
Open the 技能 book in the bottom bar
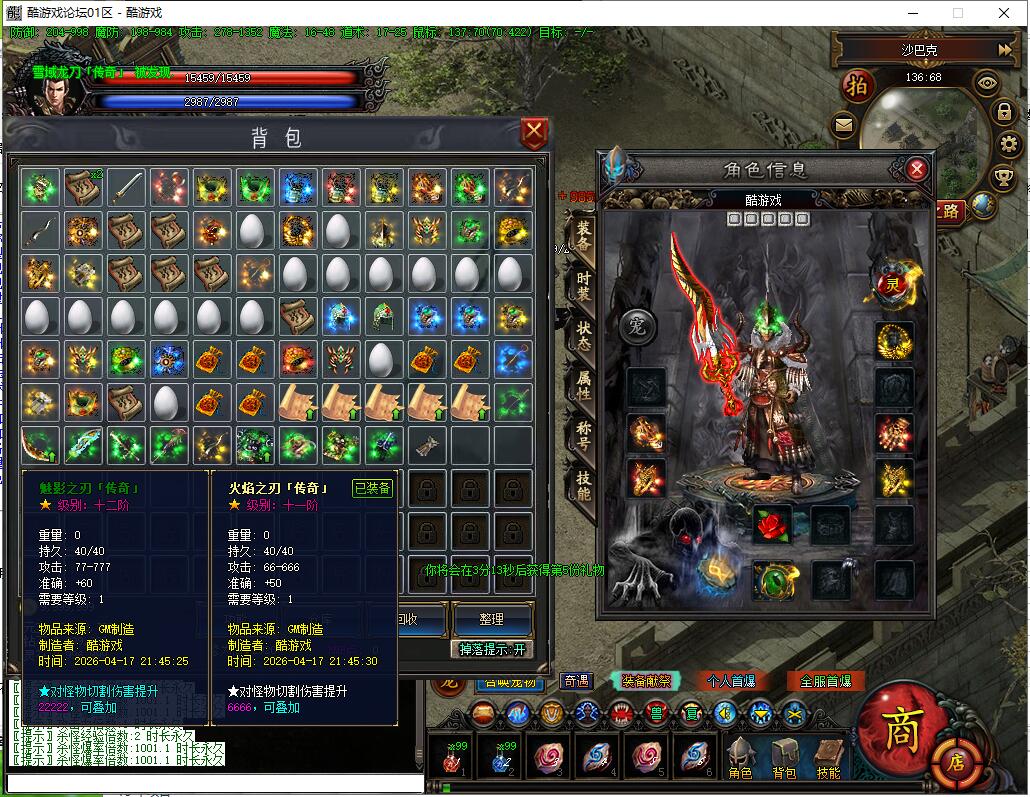click(x=829, y=758)
